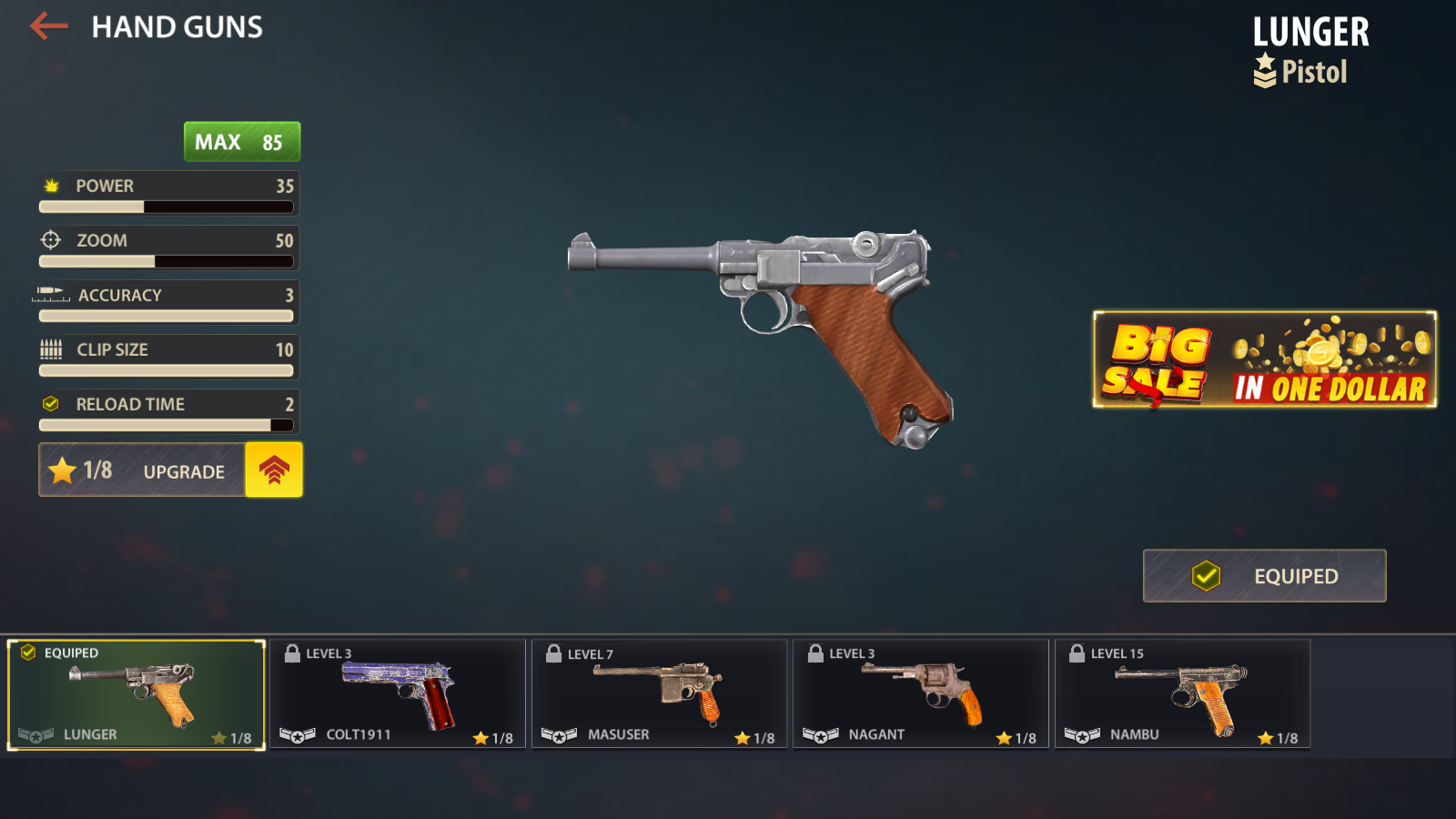
Task: Upgrade the Lunger pistol
Action: [273, 470]
